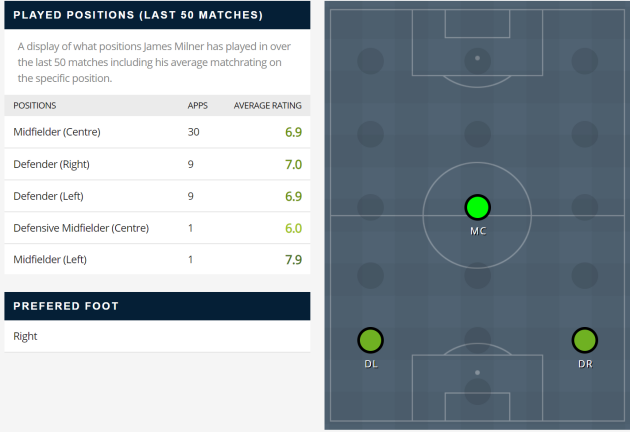Viewport: 630px width, 432px height.
Task: Choose the DR position marker
Action: 584,340
